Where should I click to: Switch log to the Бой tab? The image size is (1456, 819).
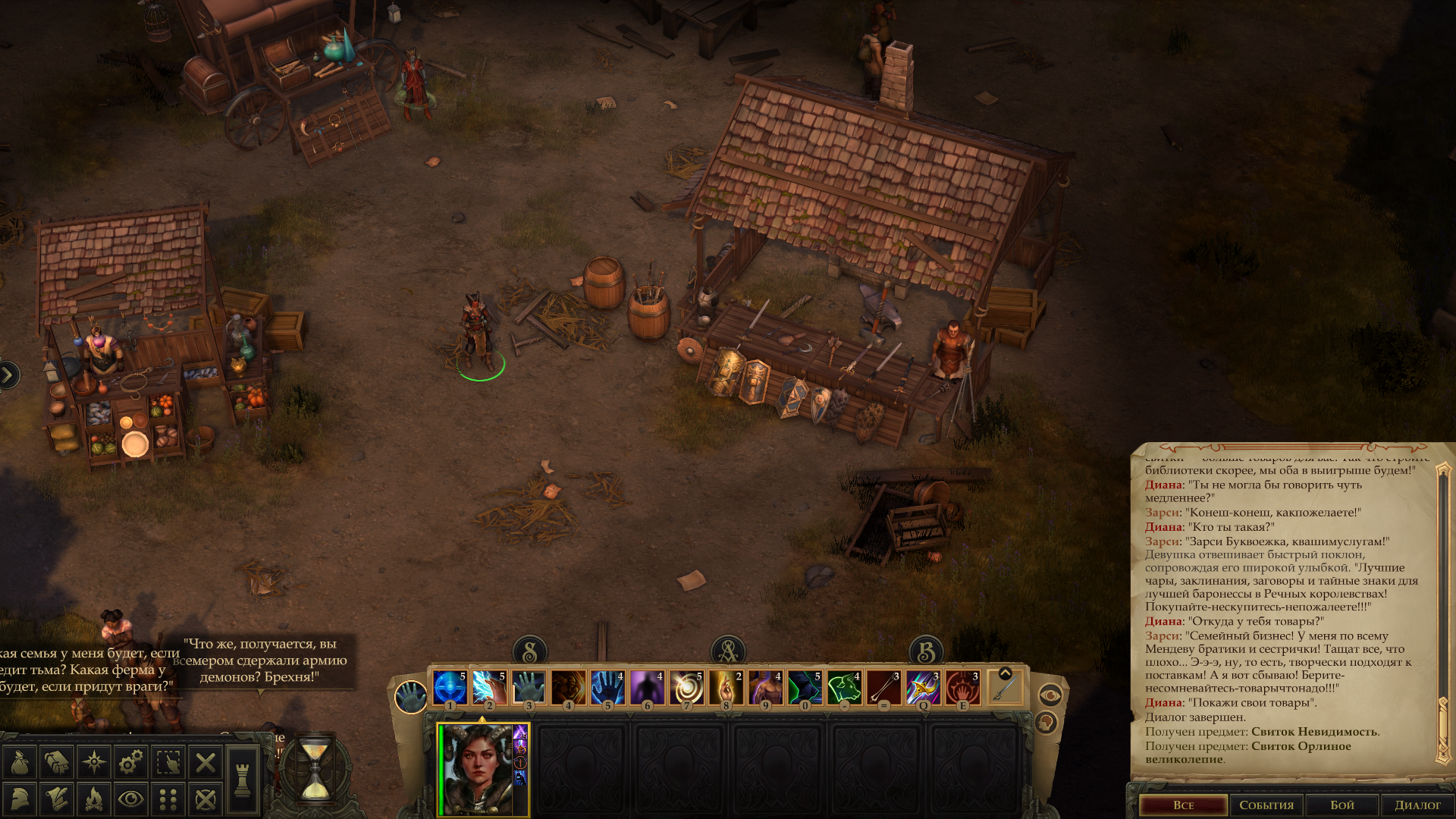[x=1342, y=805]
